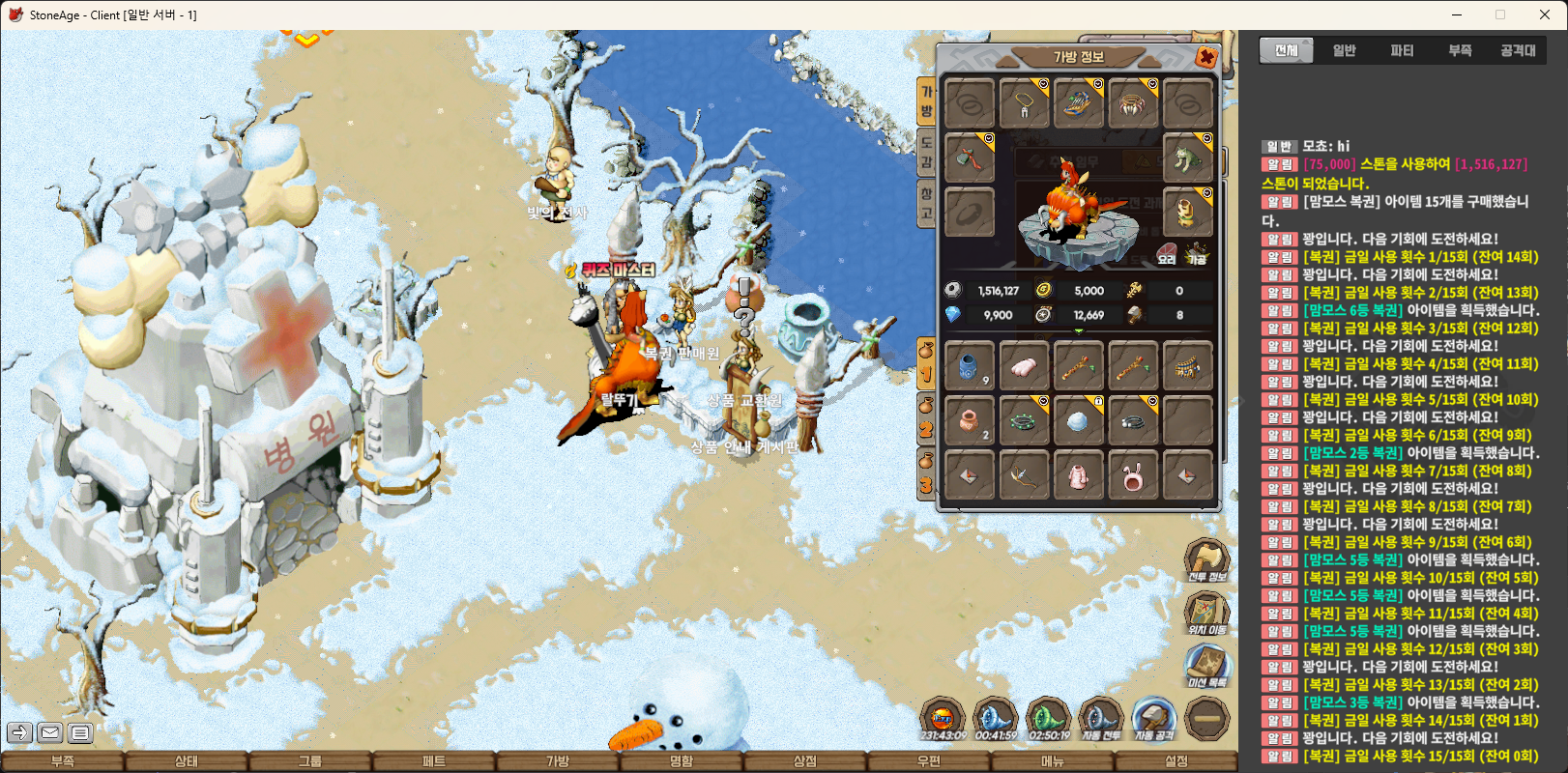Toggle 자동 전투 auto battle
Image resolution: width=1568 pixels, height=773 pixels.
tap(1100, 719)
